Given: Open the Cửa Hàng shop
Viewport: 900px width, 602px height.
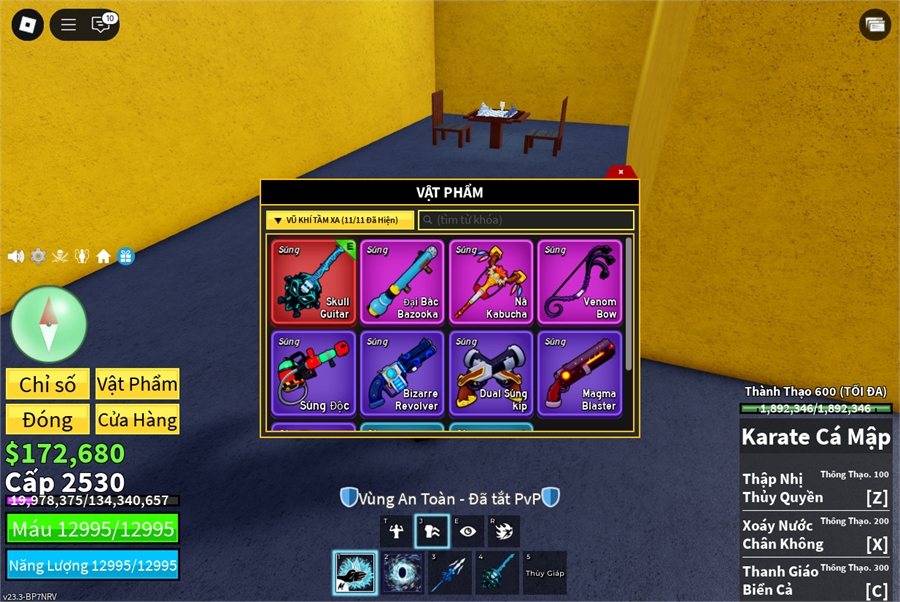Looking at the screenshot, I should [x=137, y=419].
